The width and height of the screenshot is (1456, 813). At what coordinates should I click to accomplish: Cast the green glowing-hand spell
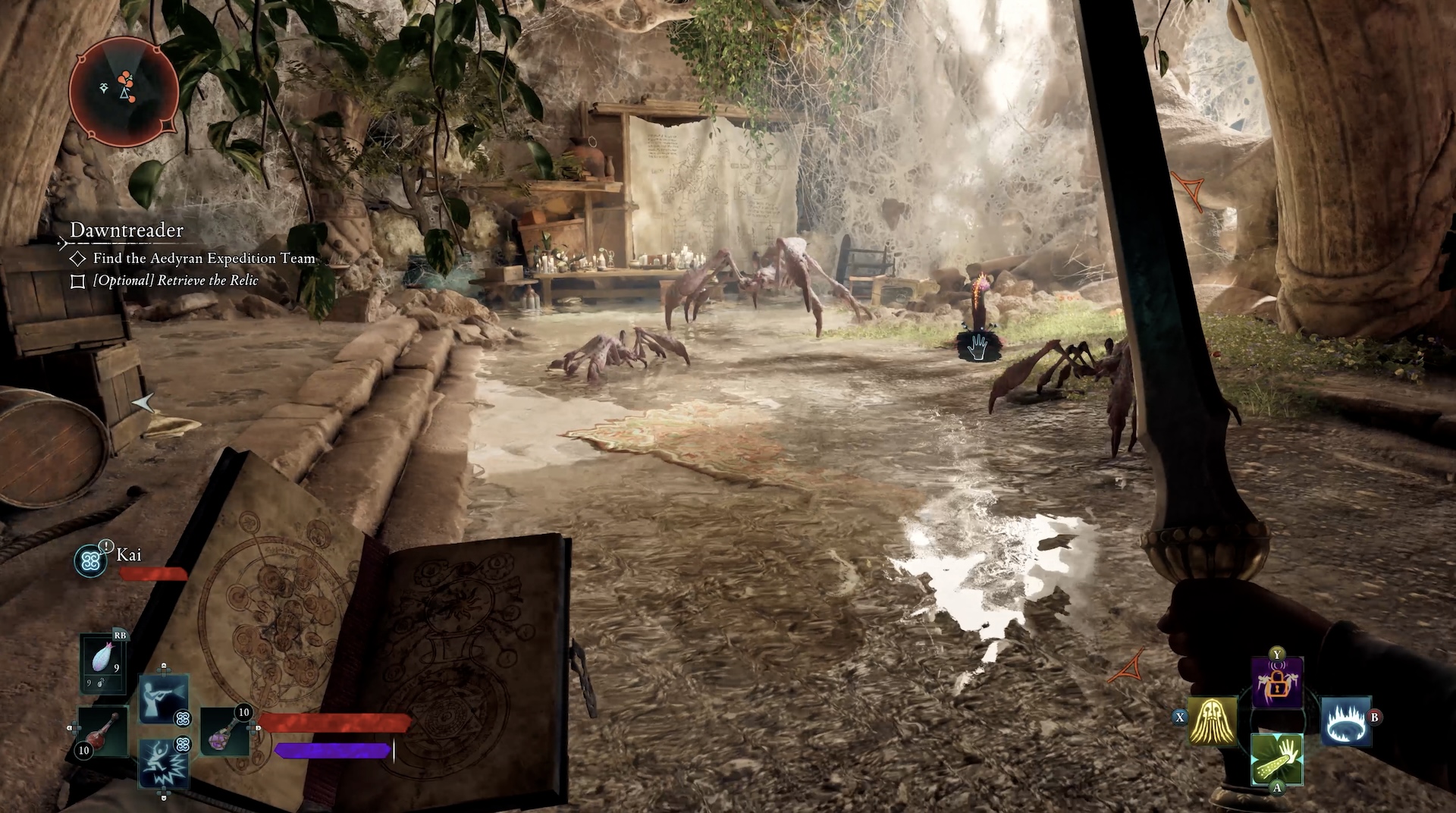click(x=1277, y=758)
